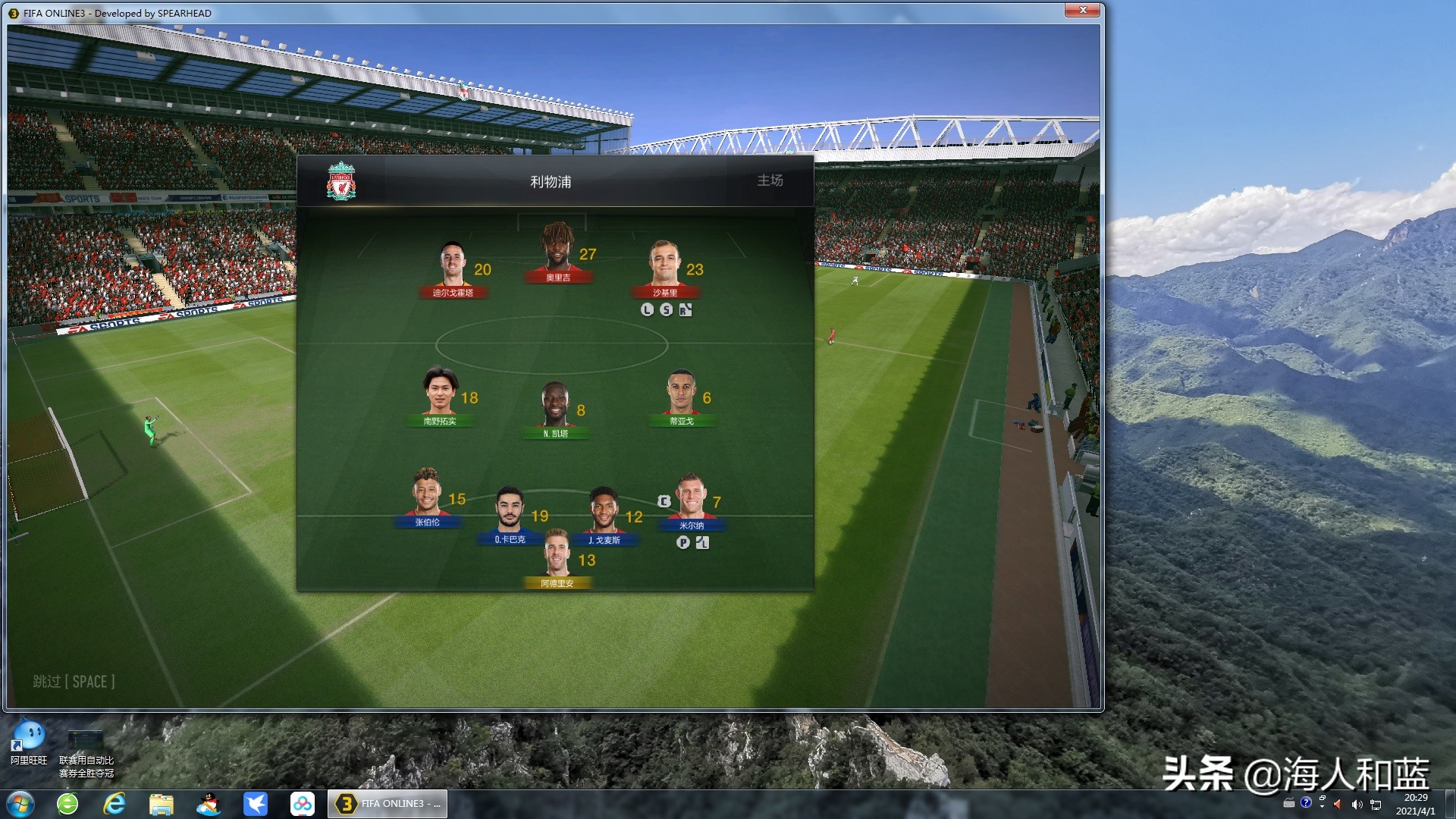Open the input method keyboard tray dropdown
This screenshot has width=1456, height=819.
(x=1289, y=804)
